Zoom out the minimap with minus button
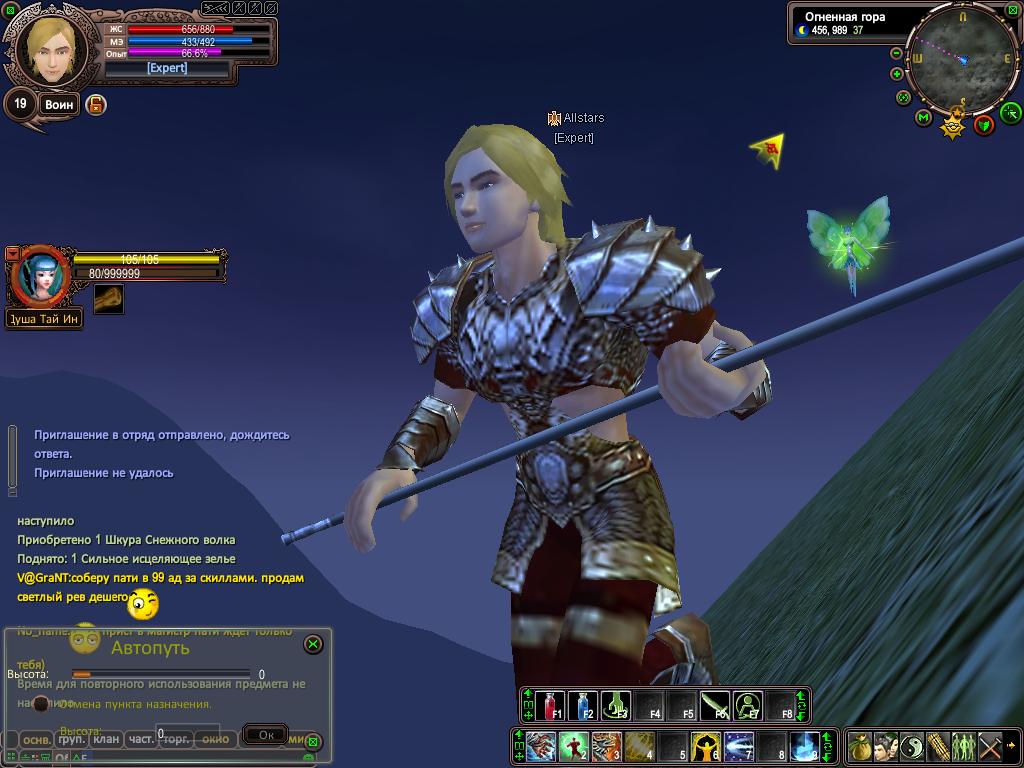The width and height of the screenshot is (1024, 768). [897, 74]
